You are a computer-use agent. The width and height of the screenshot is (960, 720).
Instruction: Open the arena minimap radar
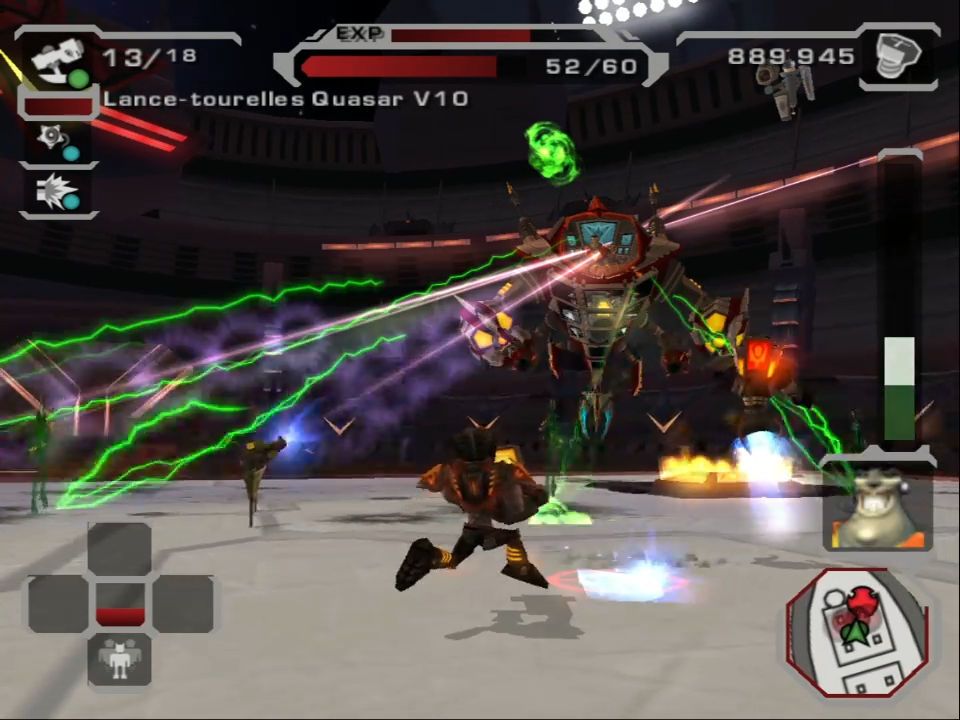pyautogui.click(x=857, y=631)
